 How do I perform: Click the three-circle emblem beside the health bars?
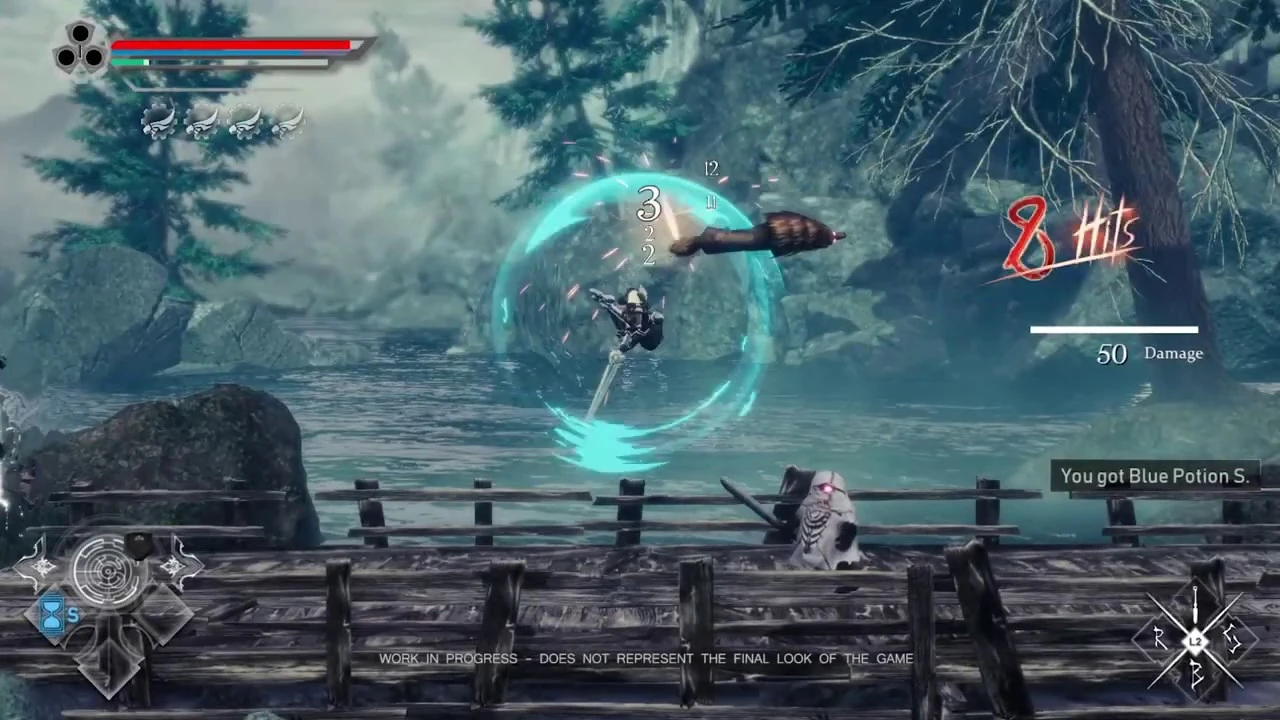[79, 48]
